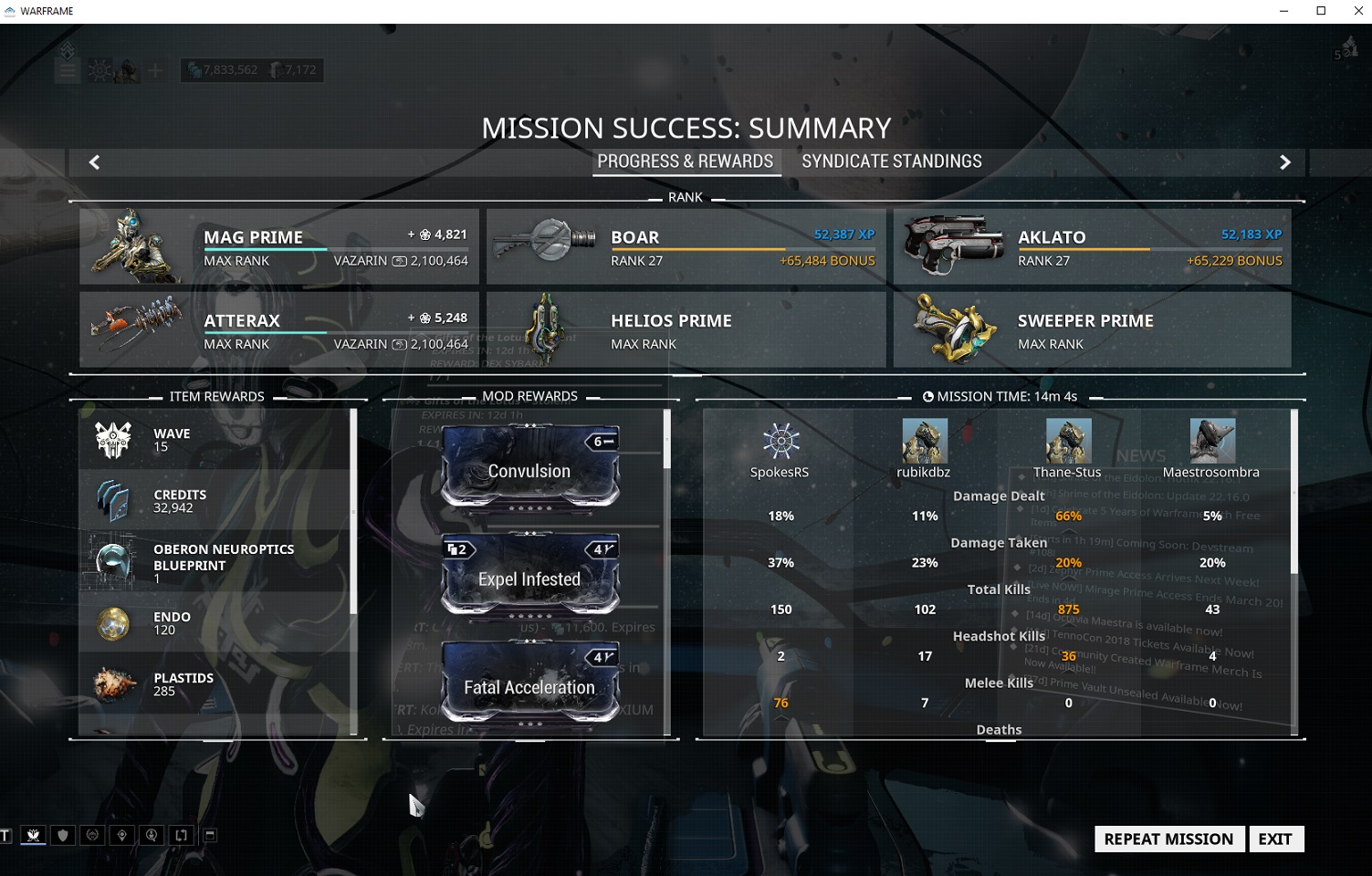1372x876 pixels.
Task: Exit the mission summary
Action: tap(1274, 839)
